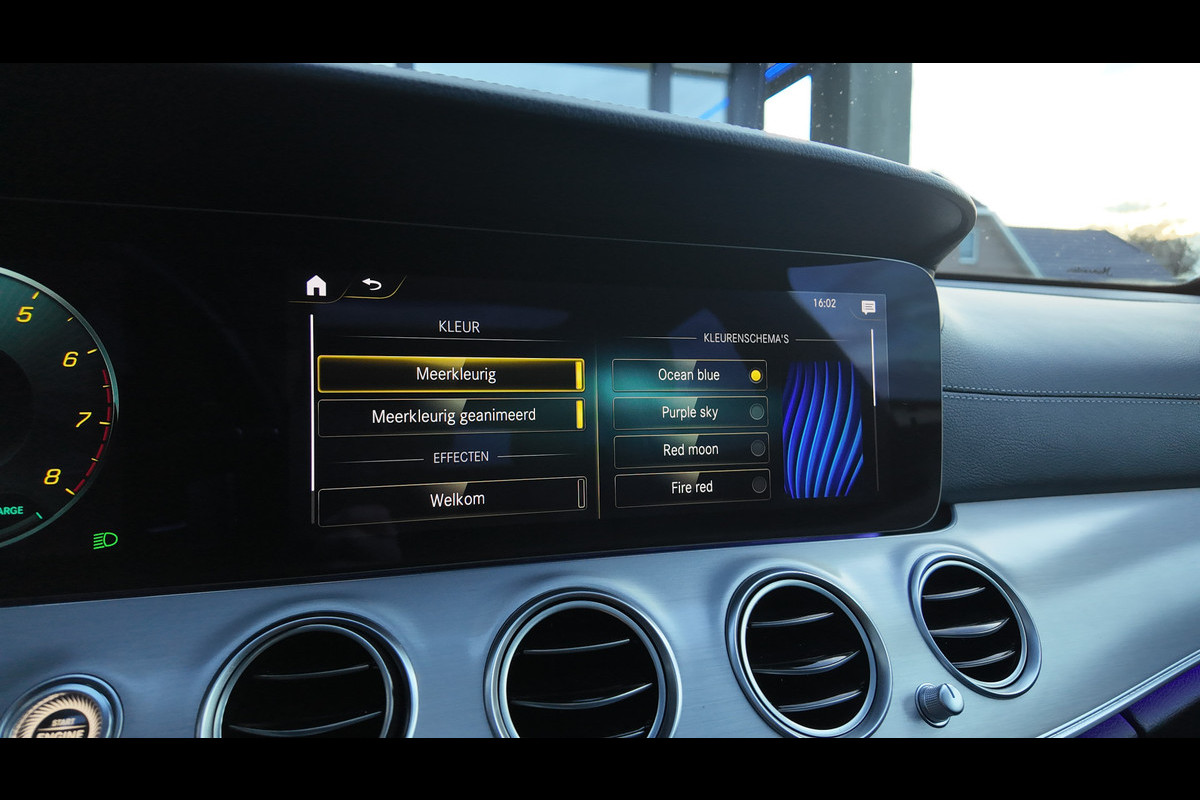Select the Meerkleurig option
The height and width of the screenshot is (800, 1200).
pyautogui.click(x=450, y=374)
